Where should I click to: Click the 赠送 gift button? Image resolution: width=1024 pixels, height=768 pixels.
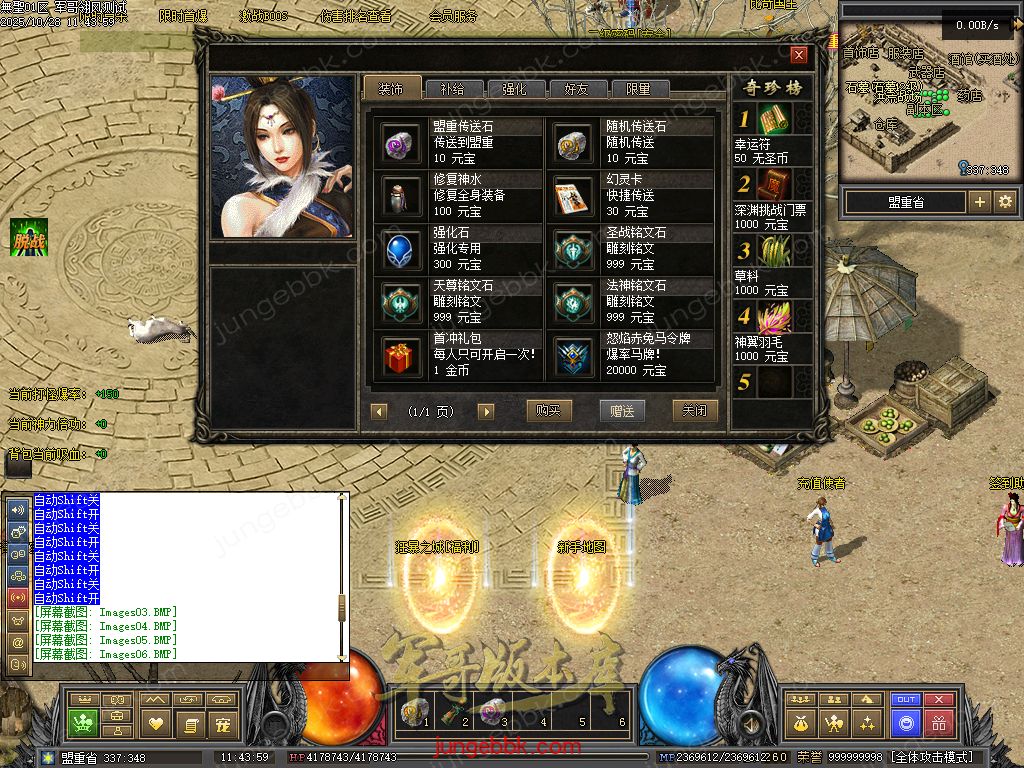point(622,411)
